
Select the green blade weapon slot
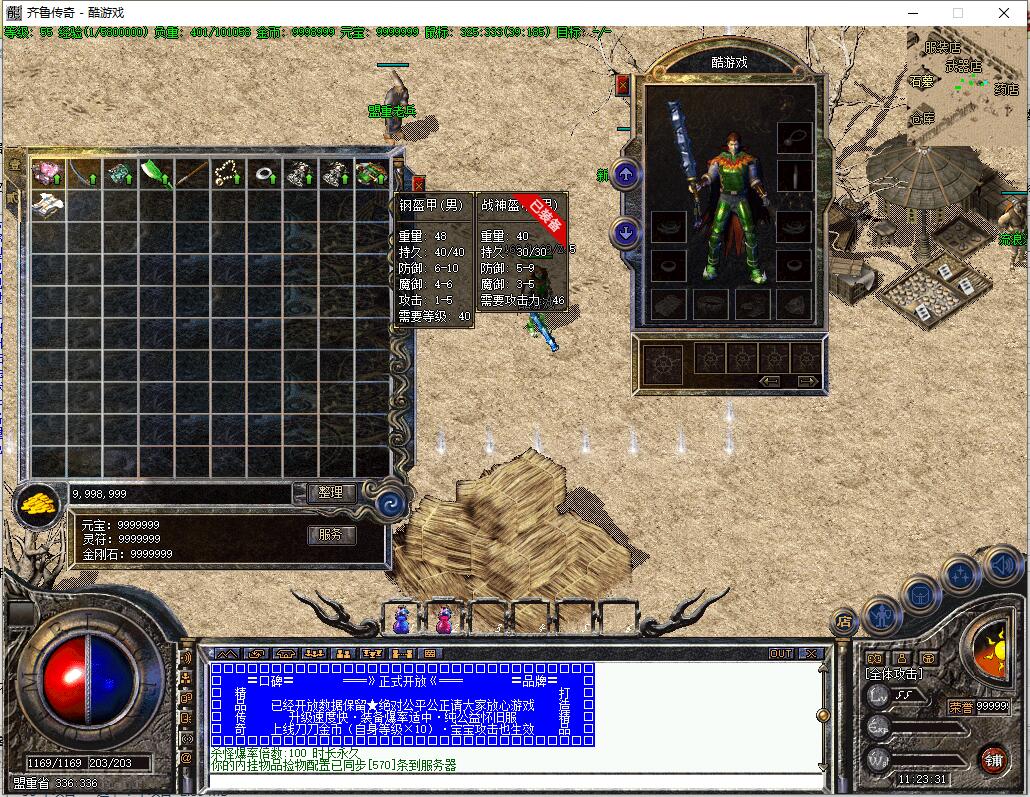click(x=156, y=173)
